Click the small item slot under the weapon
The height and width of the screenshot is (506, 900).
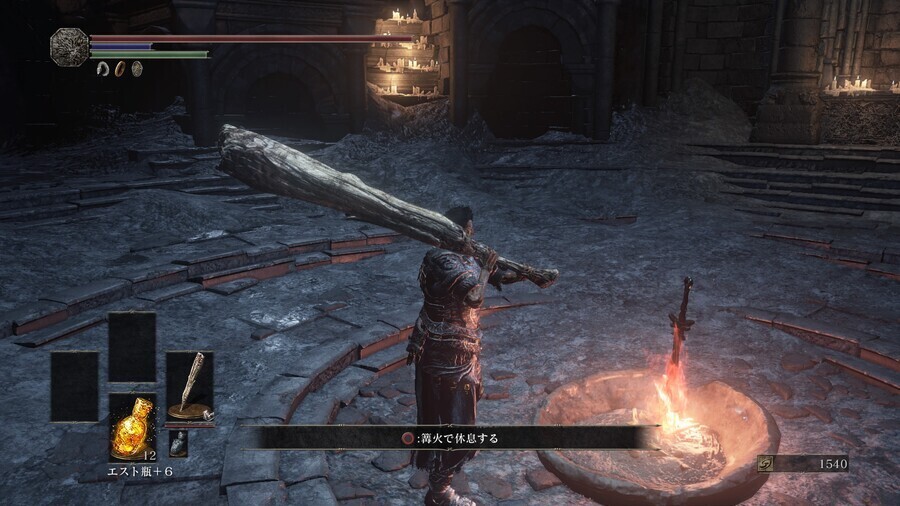(178, 443)
